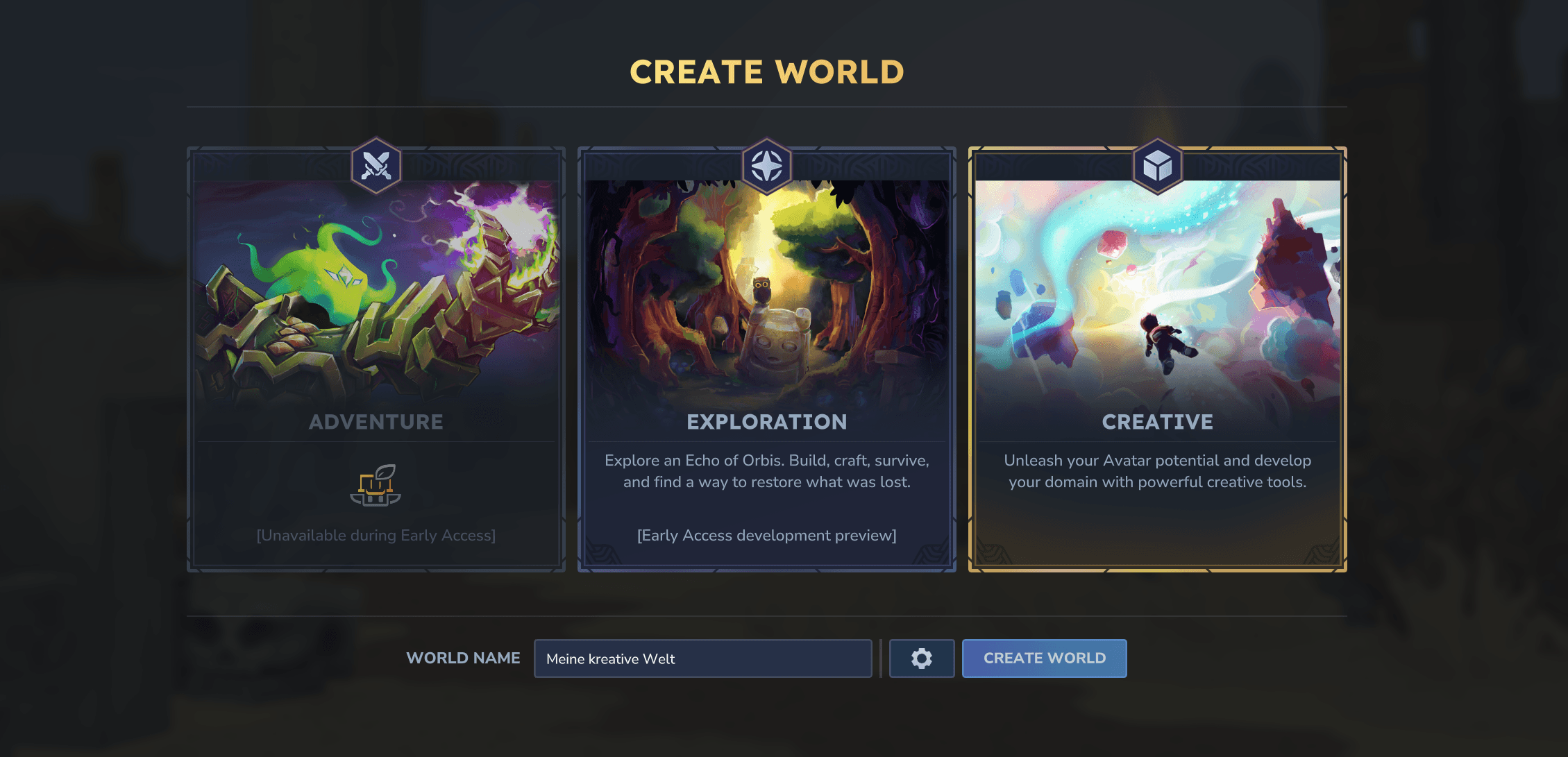Click the Meine kreative Welt name field
Screen dimensions: 1568x757
click(x=702, y=658)
